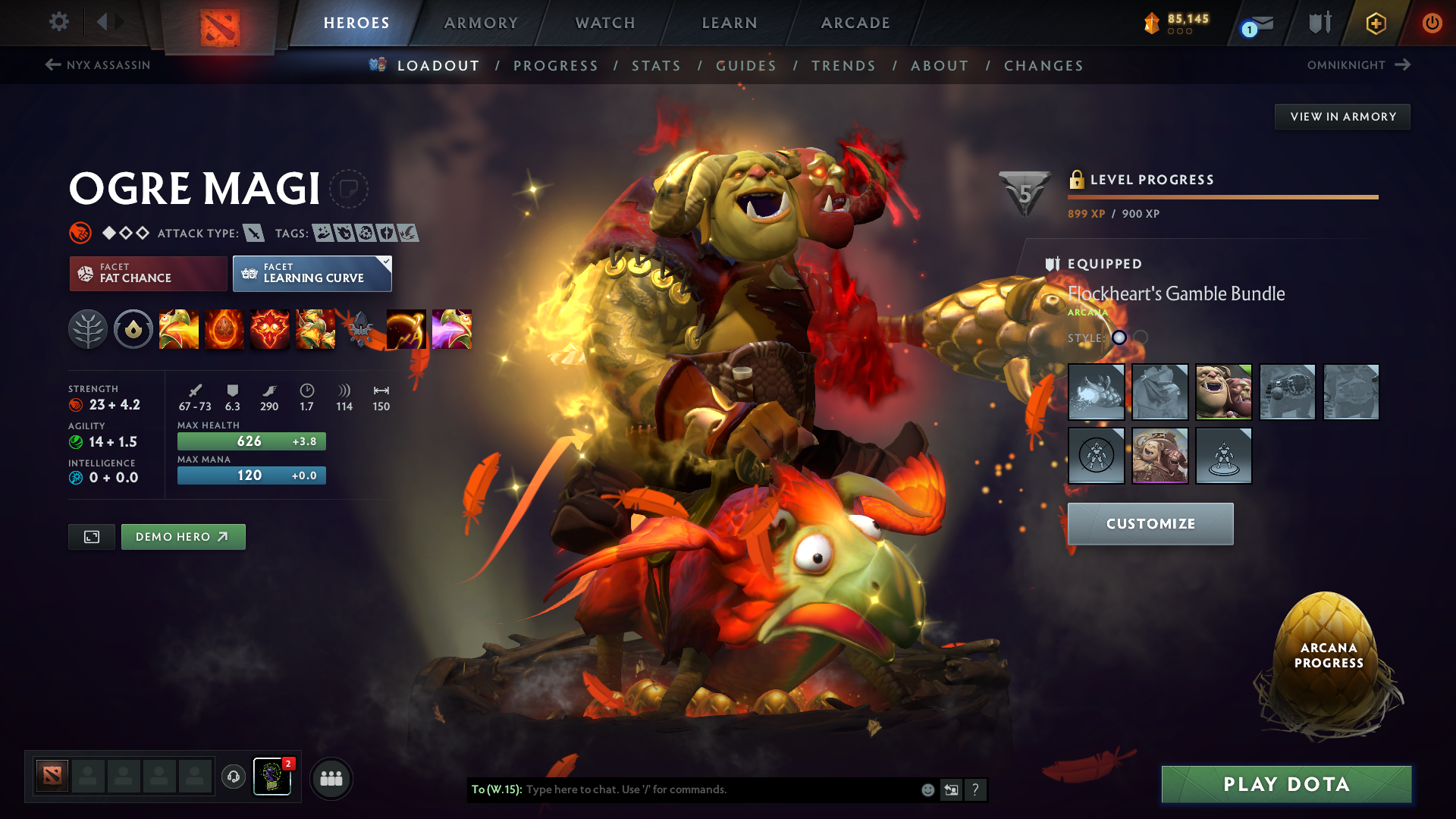Screen dimensions: 1456x819
Task: View the Multicast ability icon
Action: [315, 329]
